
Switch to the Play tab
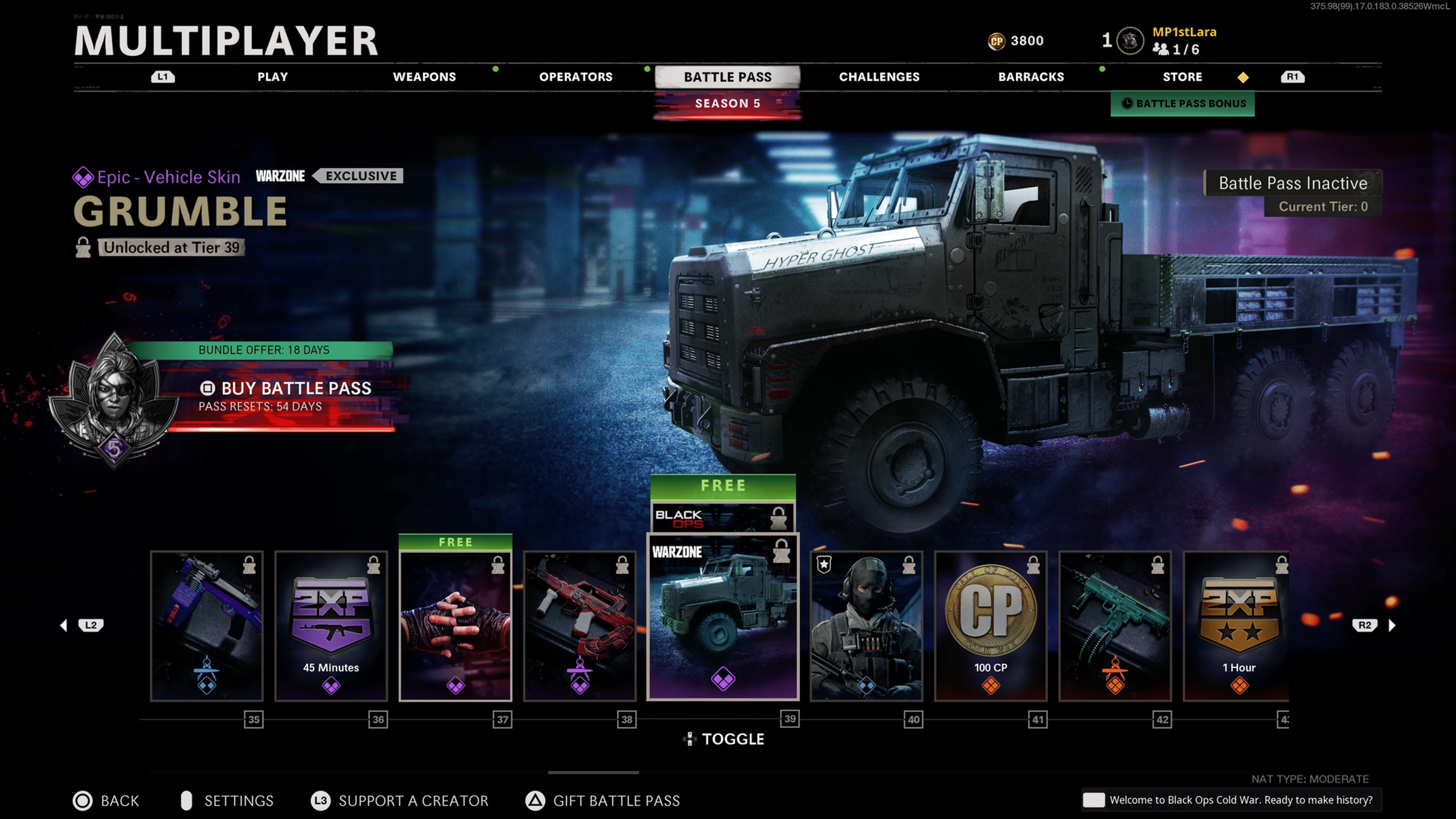273,77
